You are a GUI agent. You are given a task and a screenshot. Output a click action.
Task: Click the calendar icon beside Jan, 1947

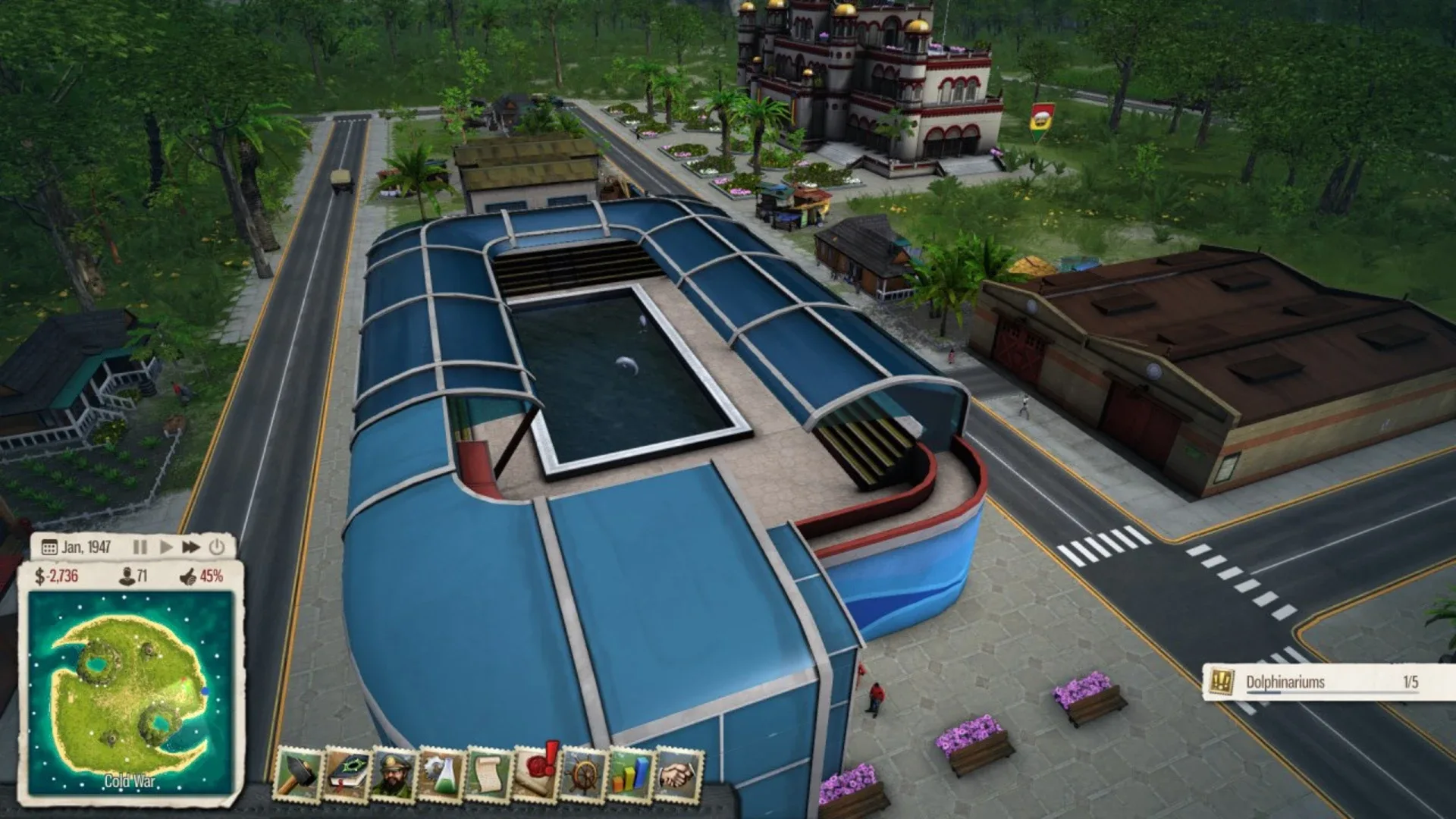[x=49, y=546]
